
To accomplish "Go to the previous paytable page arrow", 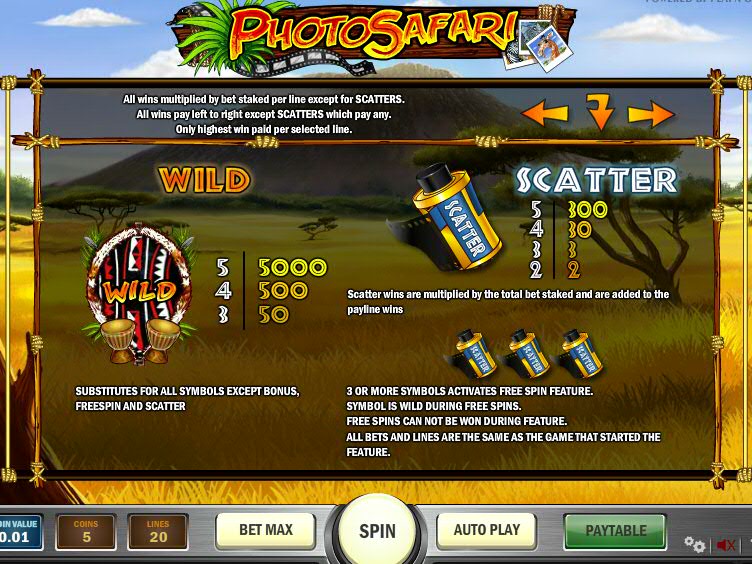I will 545,112.
